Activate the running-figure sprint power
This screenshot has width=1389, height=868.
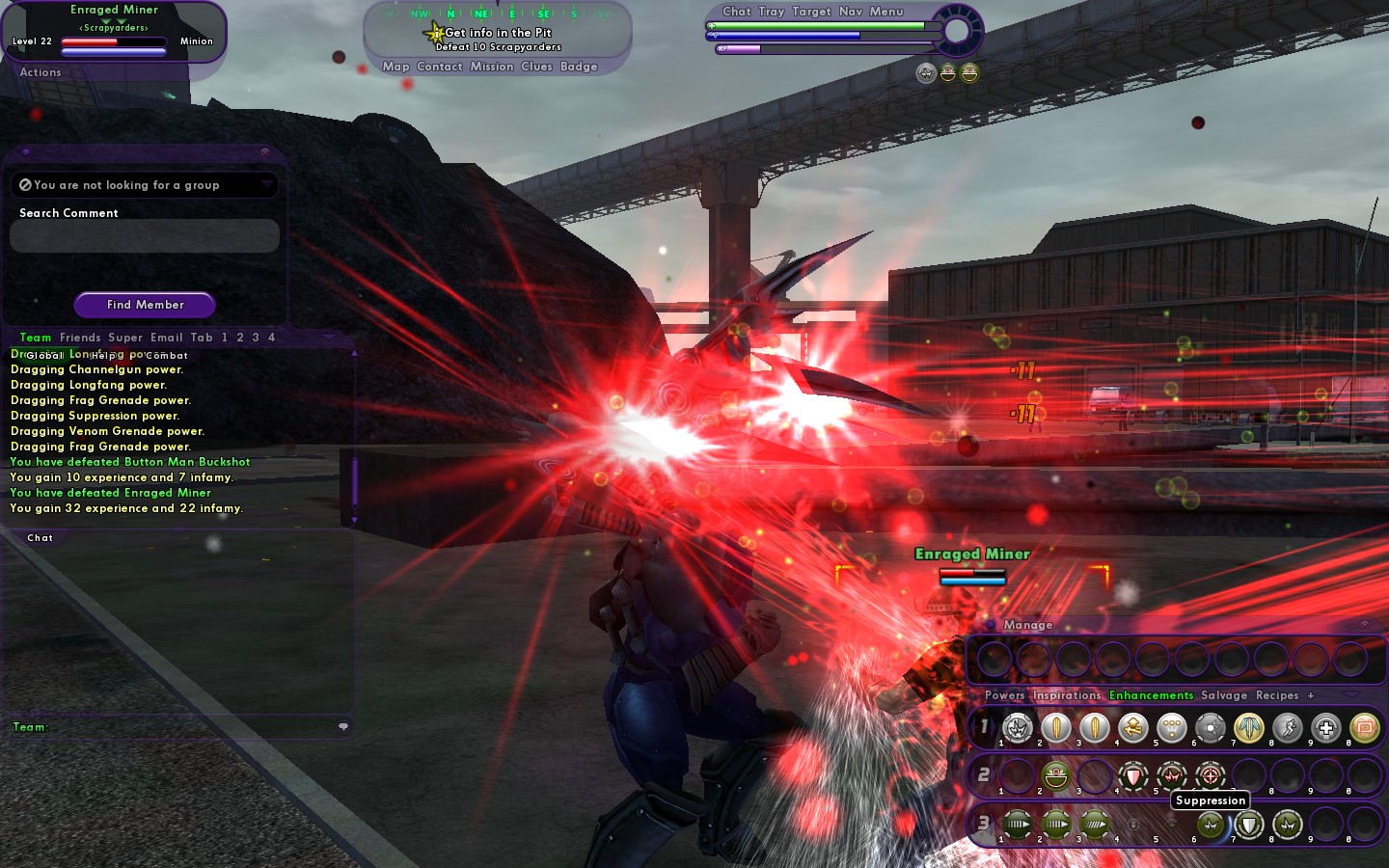(1288, 728)
